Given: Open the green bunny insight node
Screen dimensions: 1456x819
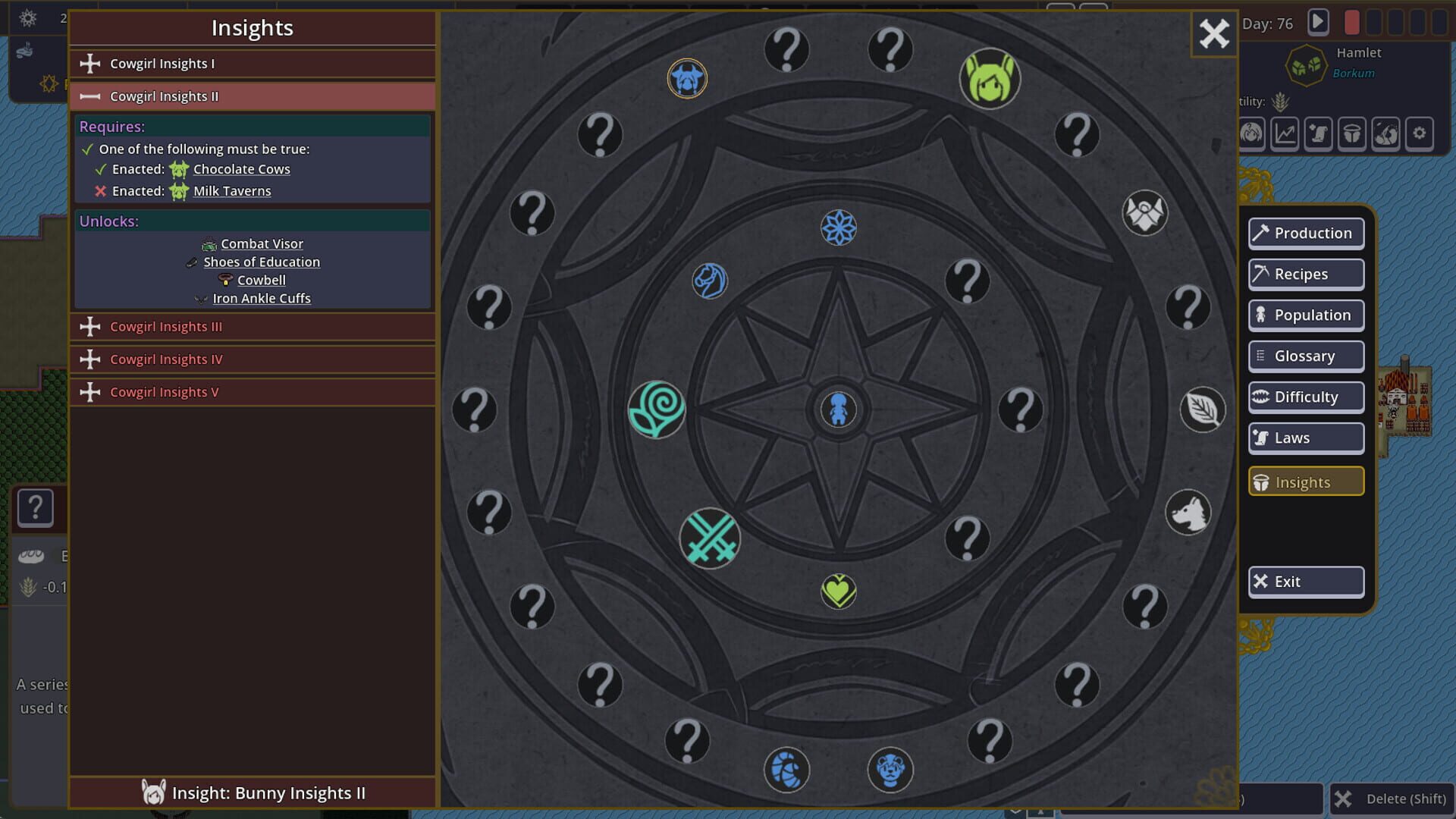Looking at the screenshot, I should coord(990,79).
